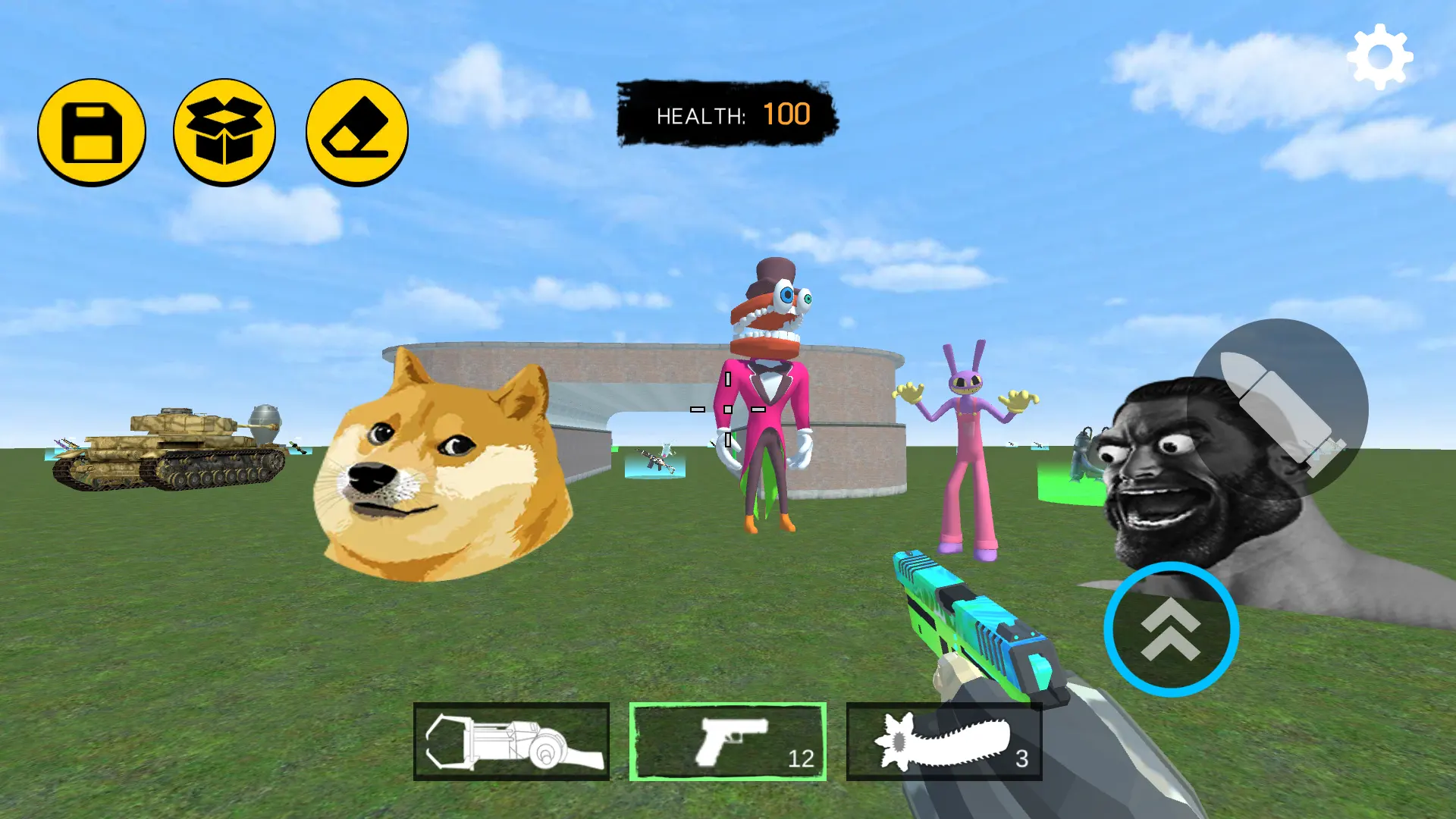This screenshot has height=819, width=1456.
Task: Select the gravity gun weapon slot
Action: point(512,742)
